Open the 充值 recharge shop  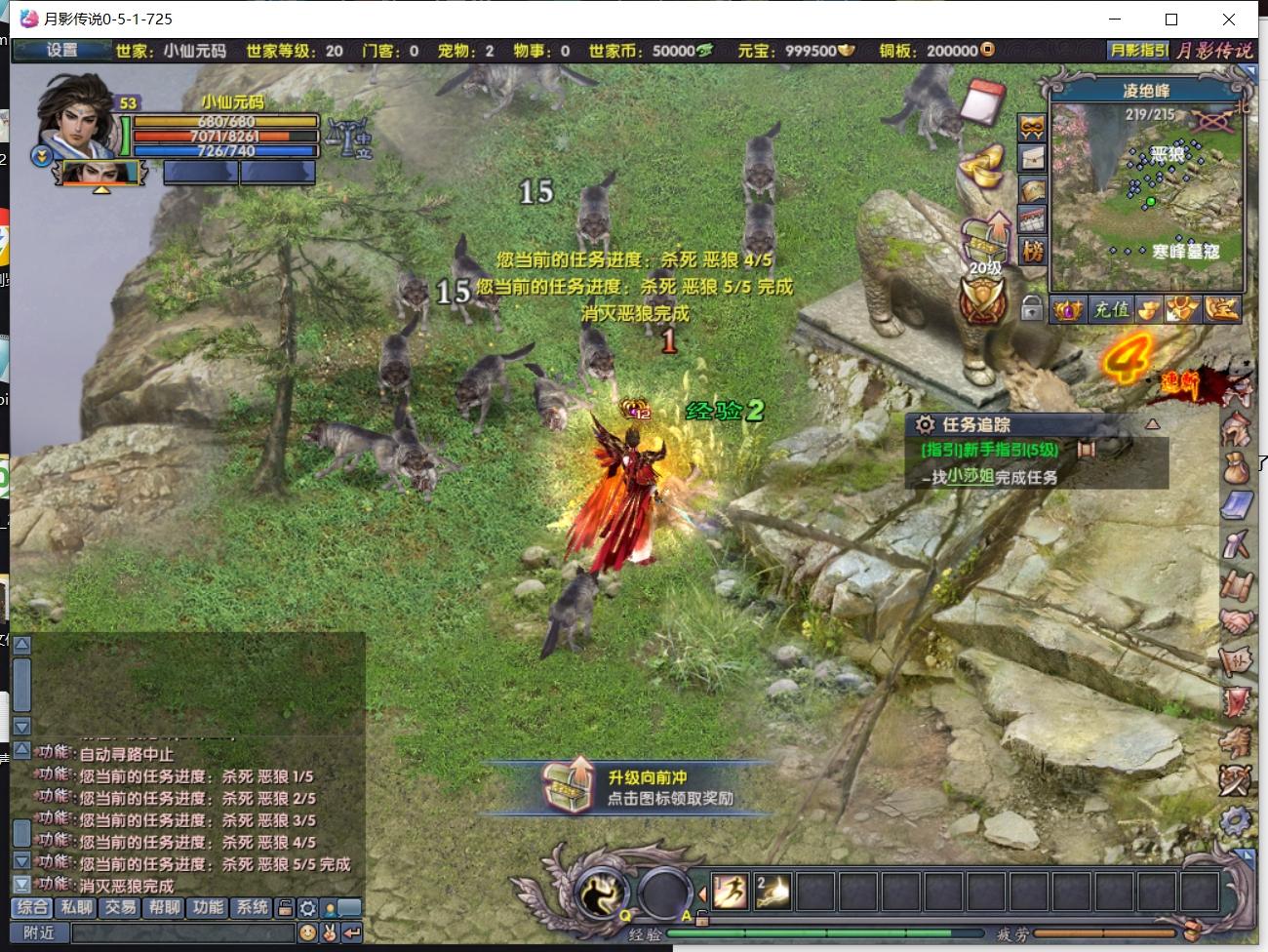(x=1110, y=310)
